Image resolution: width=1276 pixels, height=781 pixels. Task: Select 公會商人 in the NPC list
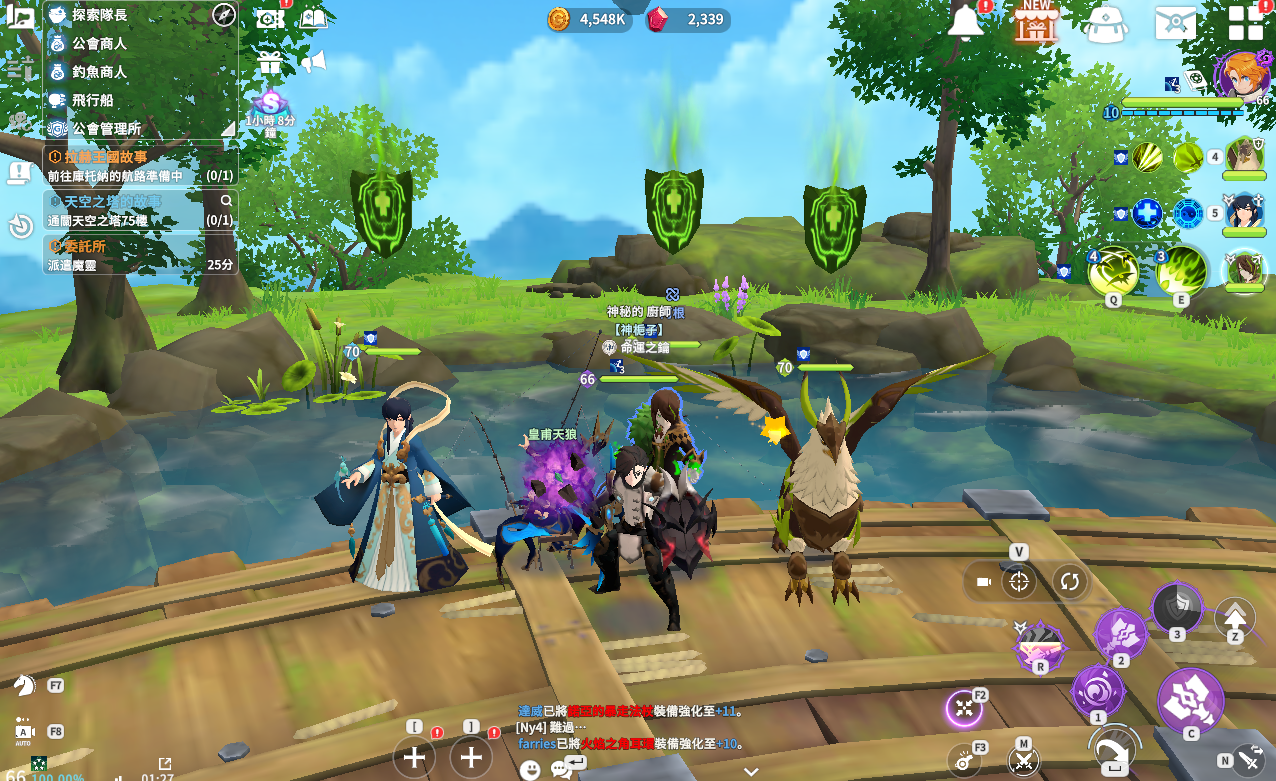coord(99,44)
